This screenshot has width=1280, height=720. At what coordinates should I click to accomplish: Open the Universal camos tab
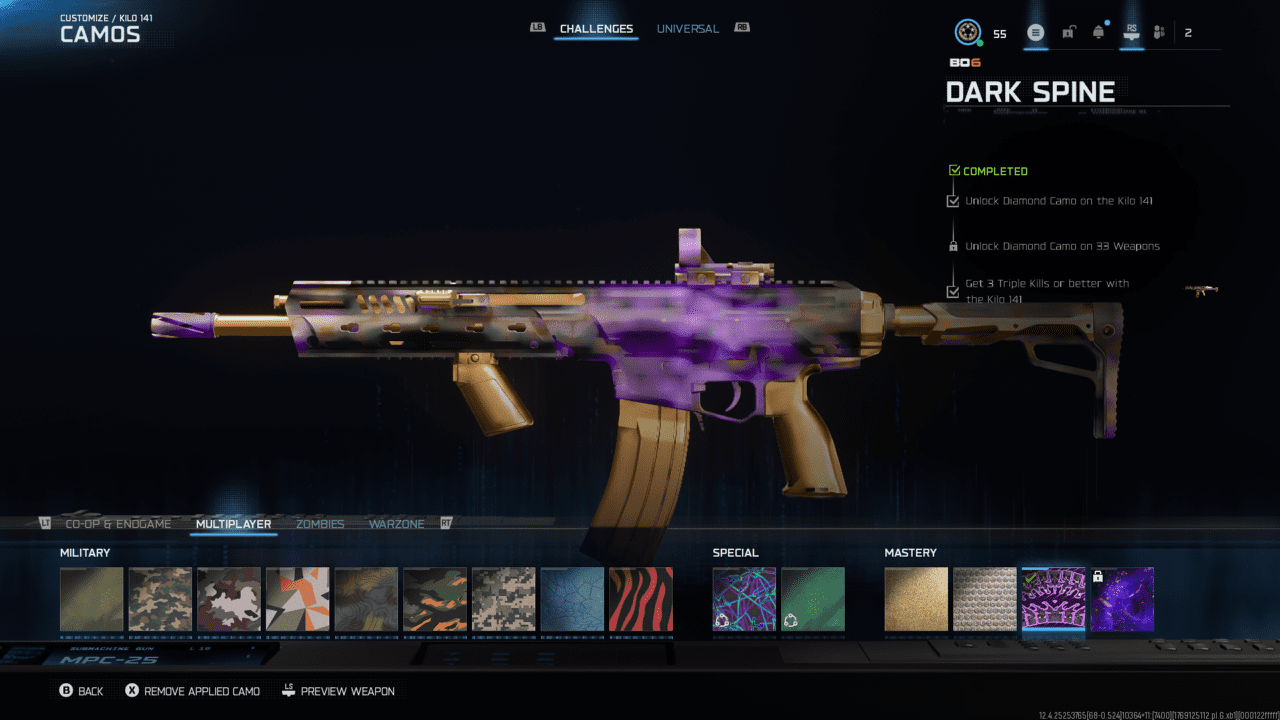coord(687,29)
